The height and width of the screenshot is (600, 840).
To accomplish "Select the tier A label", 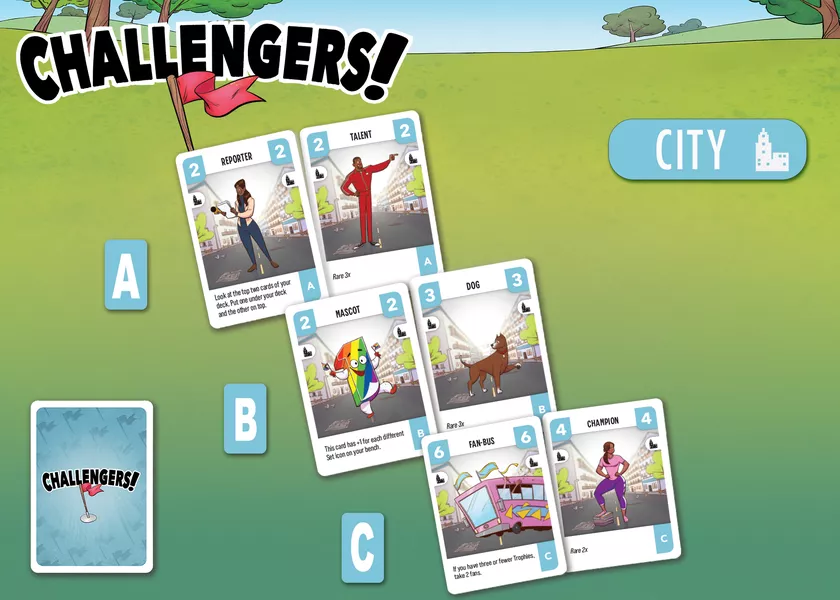I will (x=126, y=275).
